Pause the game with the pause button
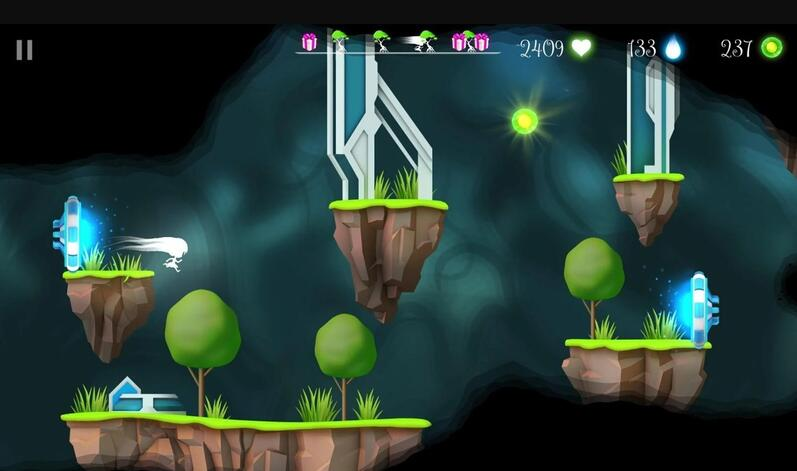 pyautogui.click(x=24, y=49)
